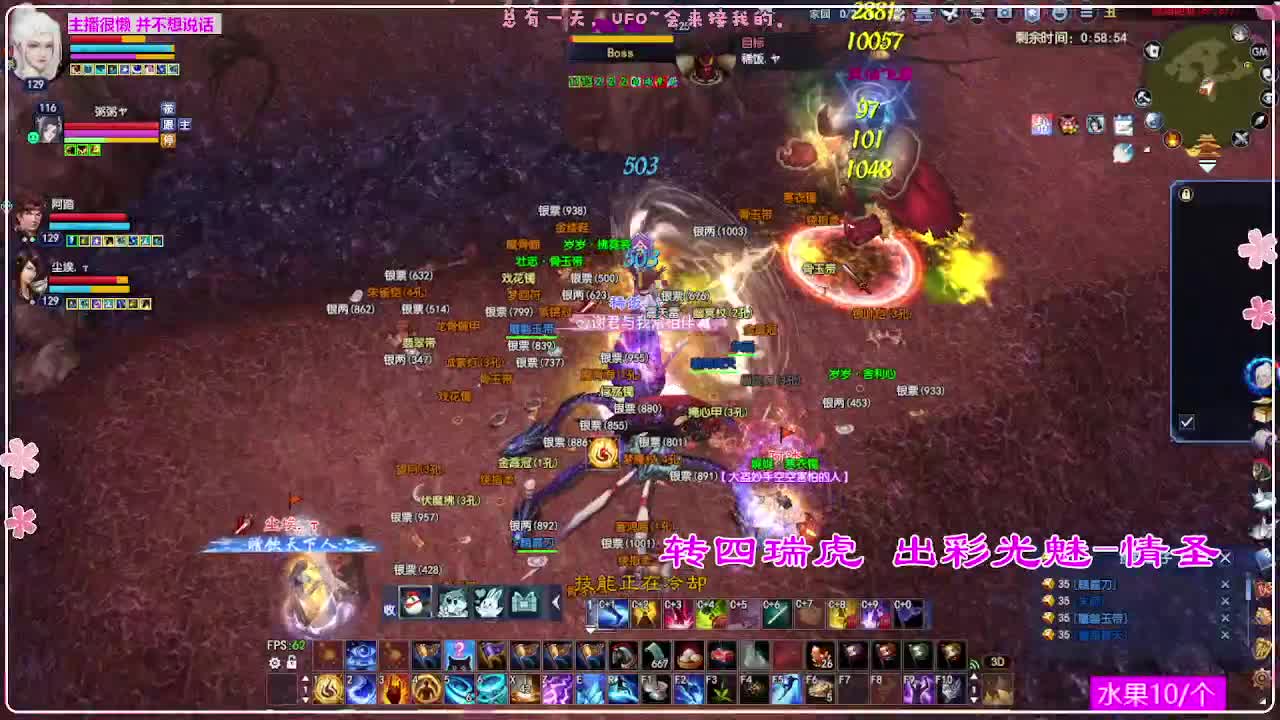
Task: Click the campfire icon below the minimap
Action: click(1172, 138)
